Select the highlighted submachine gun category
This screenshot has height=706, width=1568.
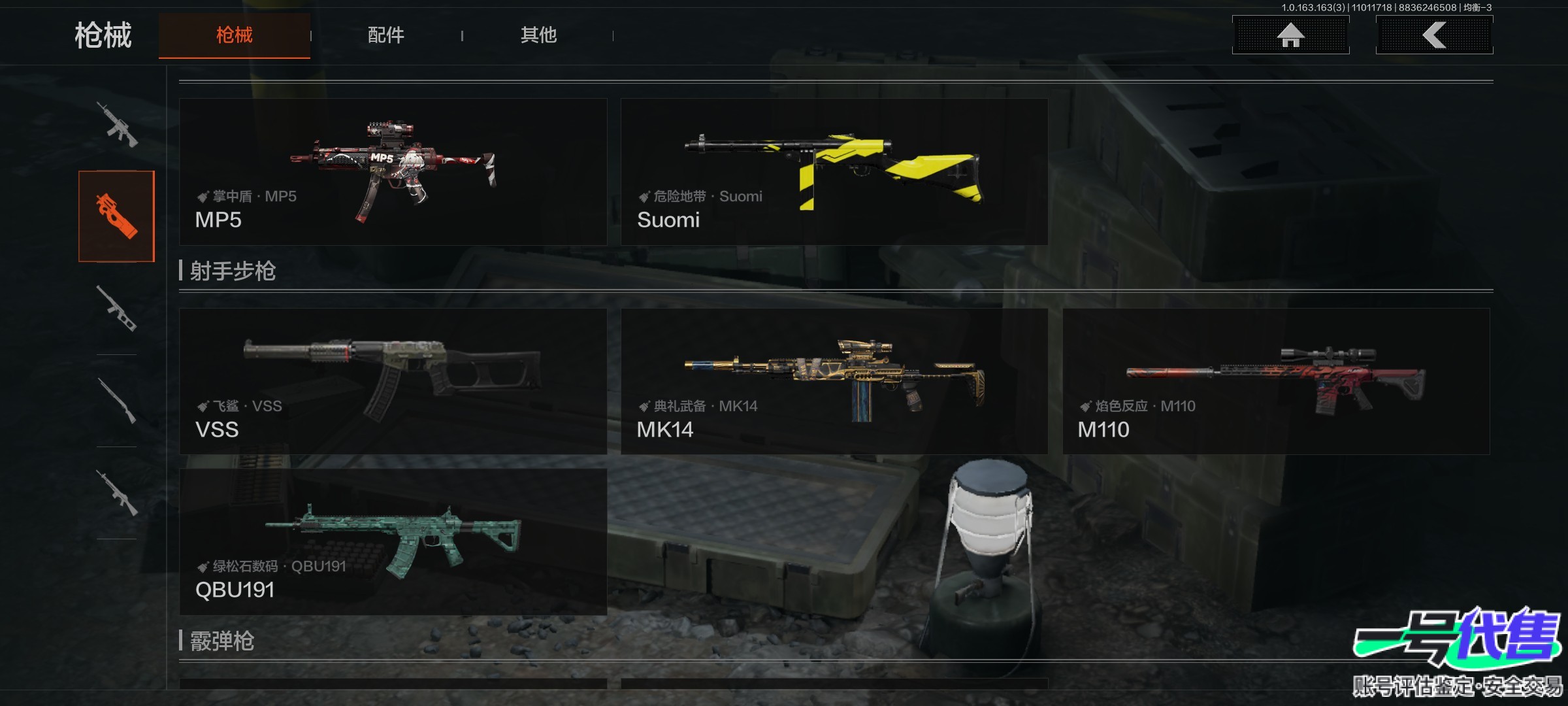[117, 216]
